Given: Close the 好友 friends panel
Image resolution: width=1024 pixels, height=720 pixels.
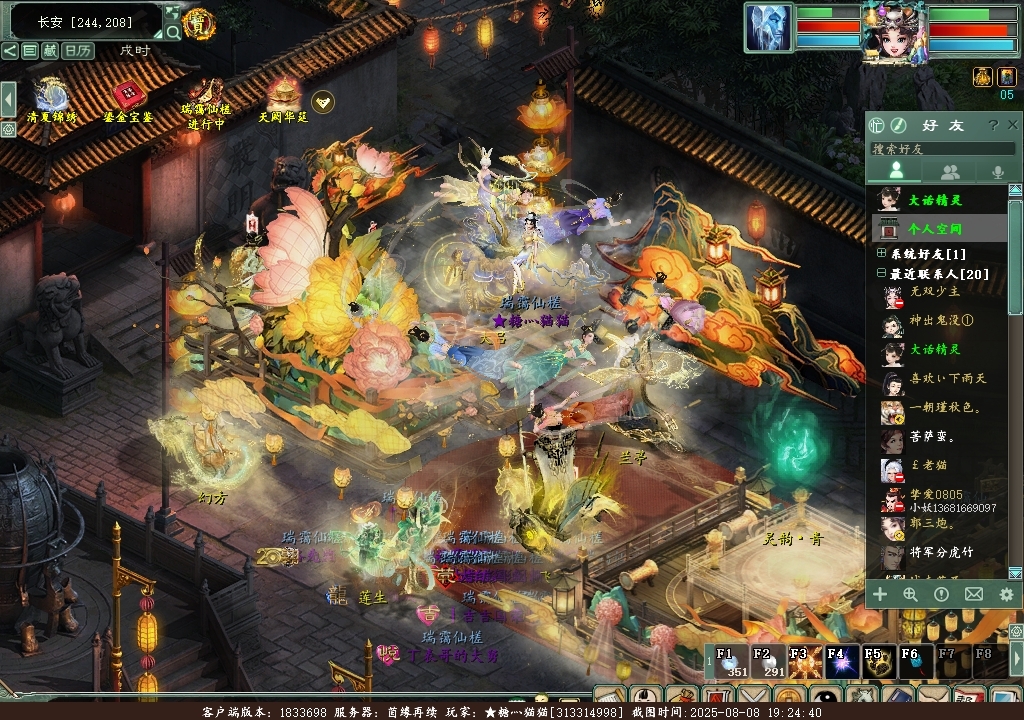Looking at the screenshot, I should 1013,125.
